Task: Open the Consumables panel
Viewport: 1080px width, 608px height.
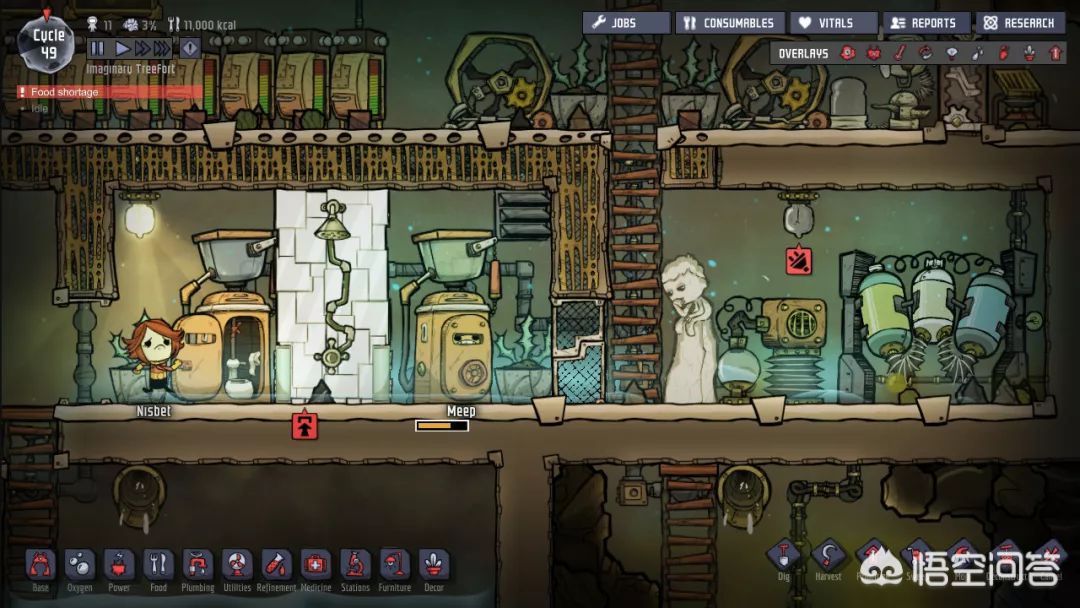Action: (730, 23)
